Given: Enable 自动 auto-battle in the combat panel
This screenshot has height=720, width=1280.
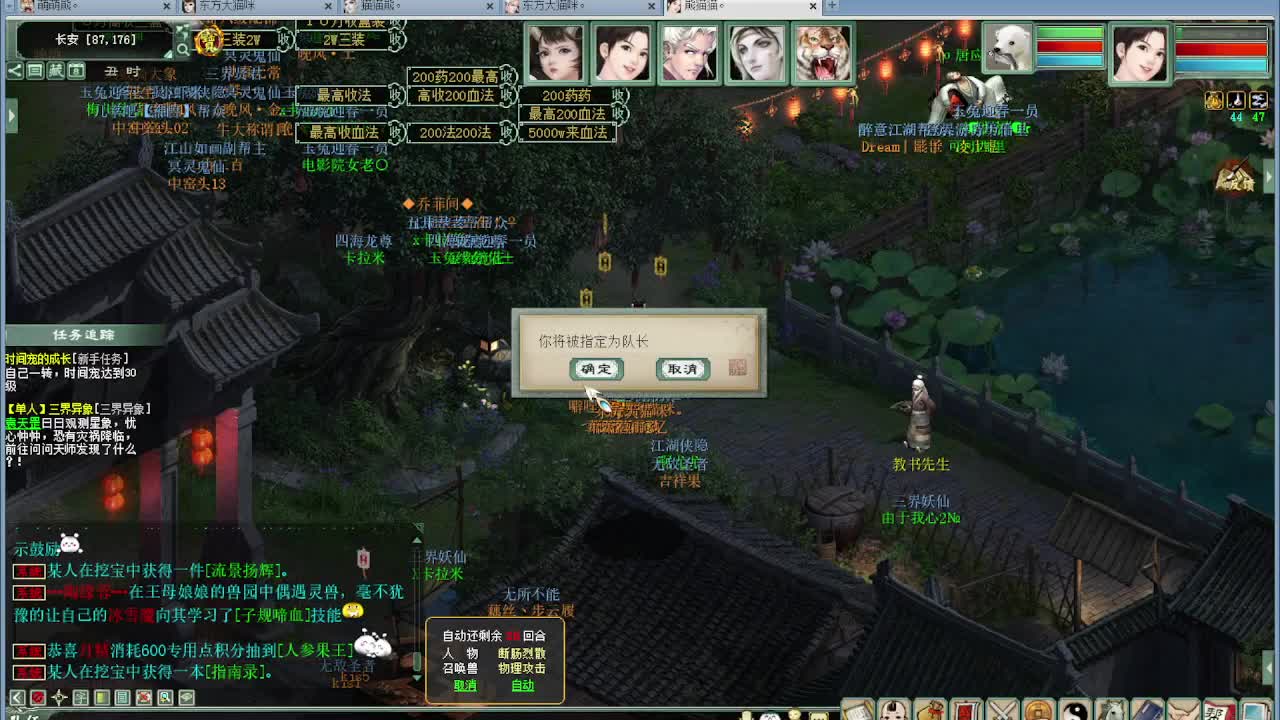Looking at the screenshot, I should (524, 686).
